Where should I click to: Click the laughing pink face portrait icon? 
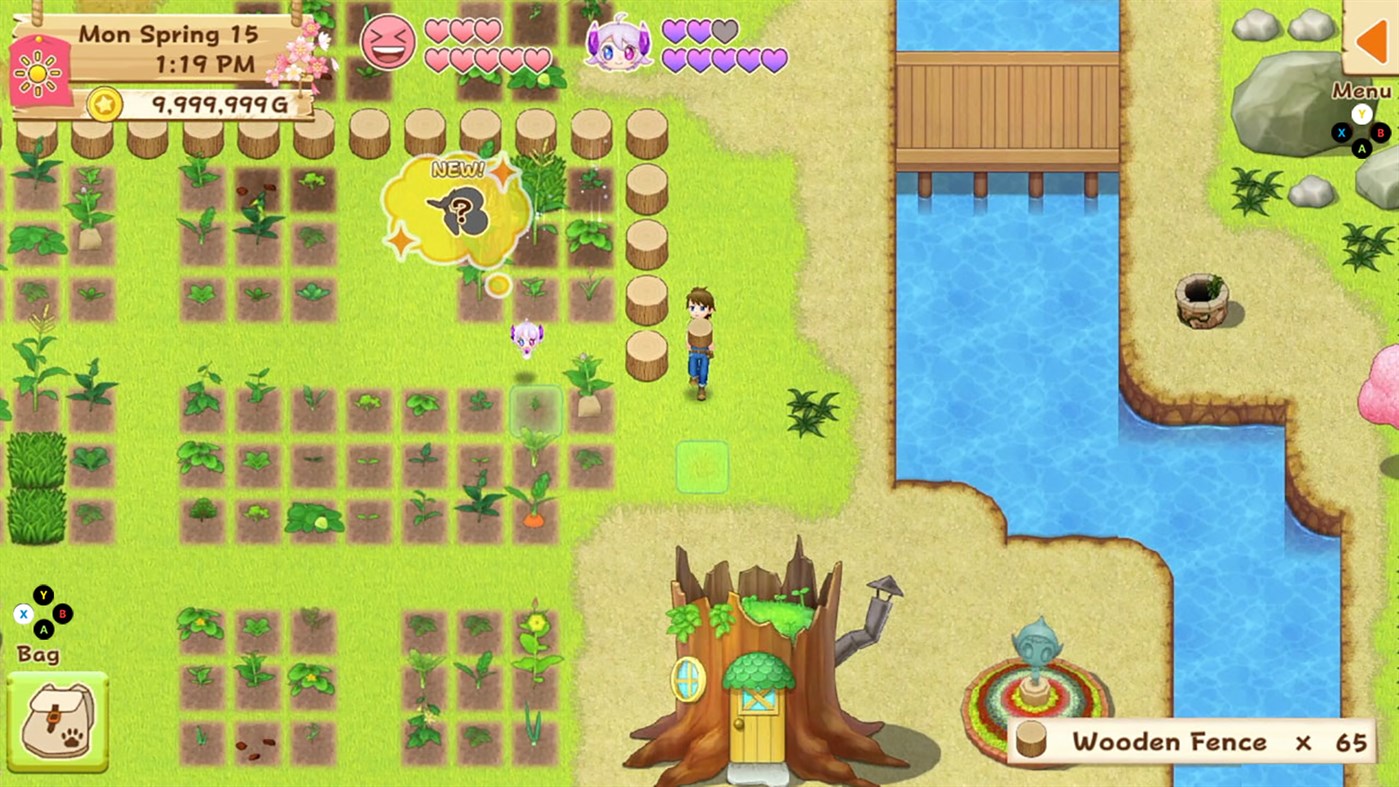tap(386, 42)
